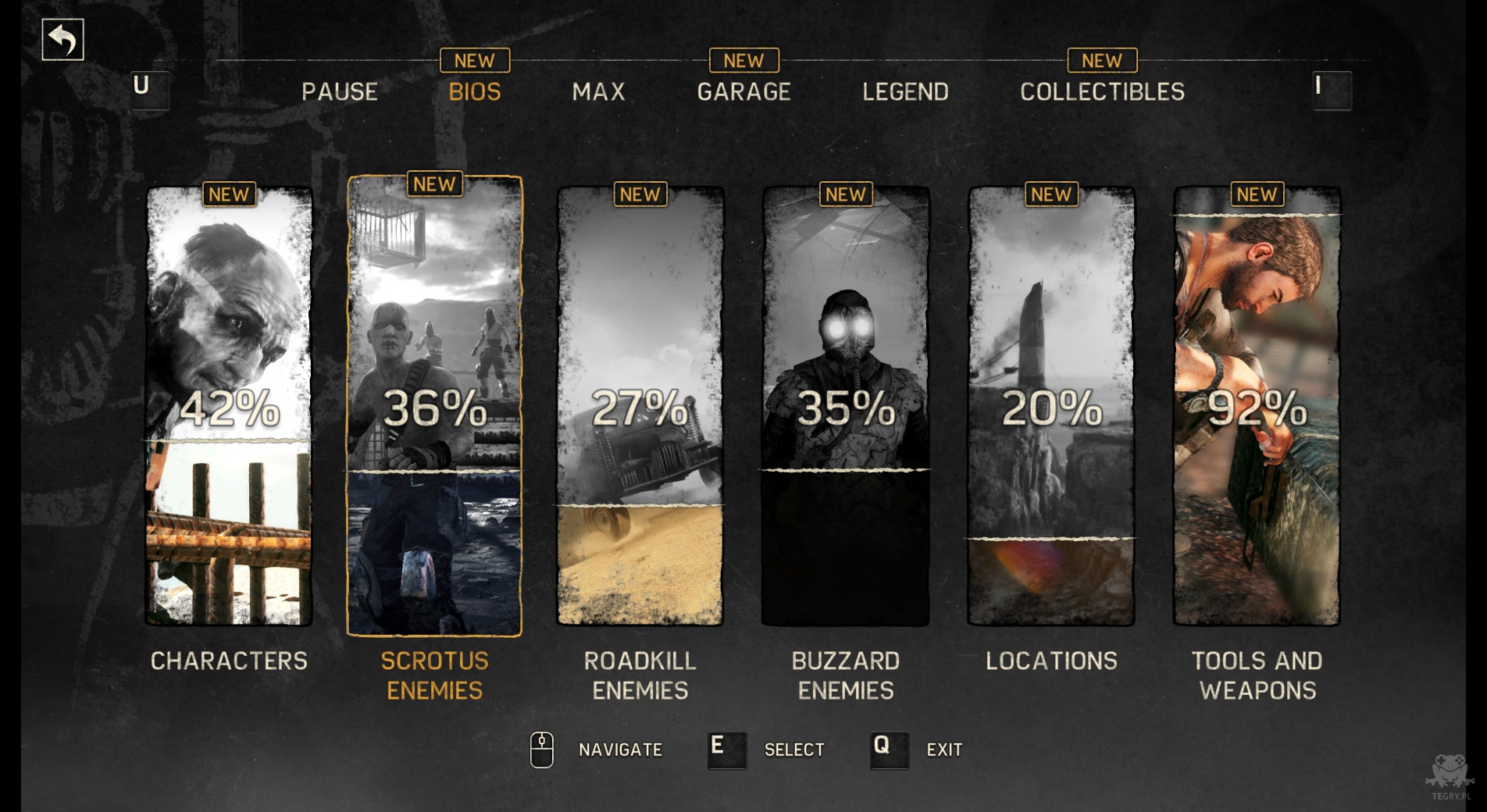
Task: Go to the Garage tab
Action: coord(743,92)
